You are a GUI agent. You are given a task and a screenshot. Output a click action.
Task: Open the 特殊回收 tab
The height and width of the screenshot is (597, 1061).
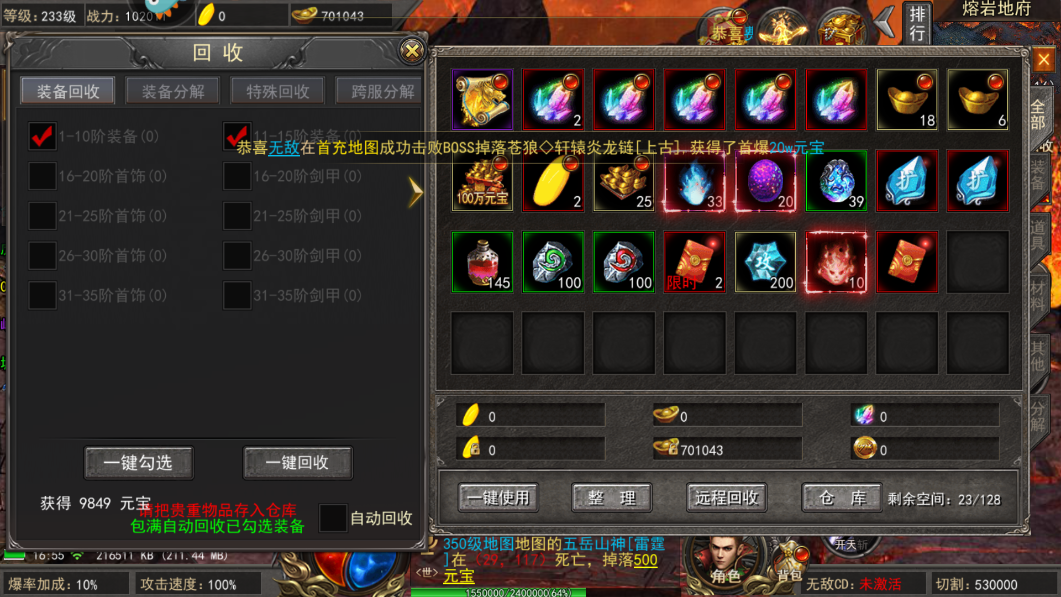pyautogui.click(x=277, y=91)
